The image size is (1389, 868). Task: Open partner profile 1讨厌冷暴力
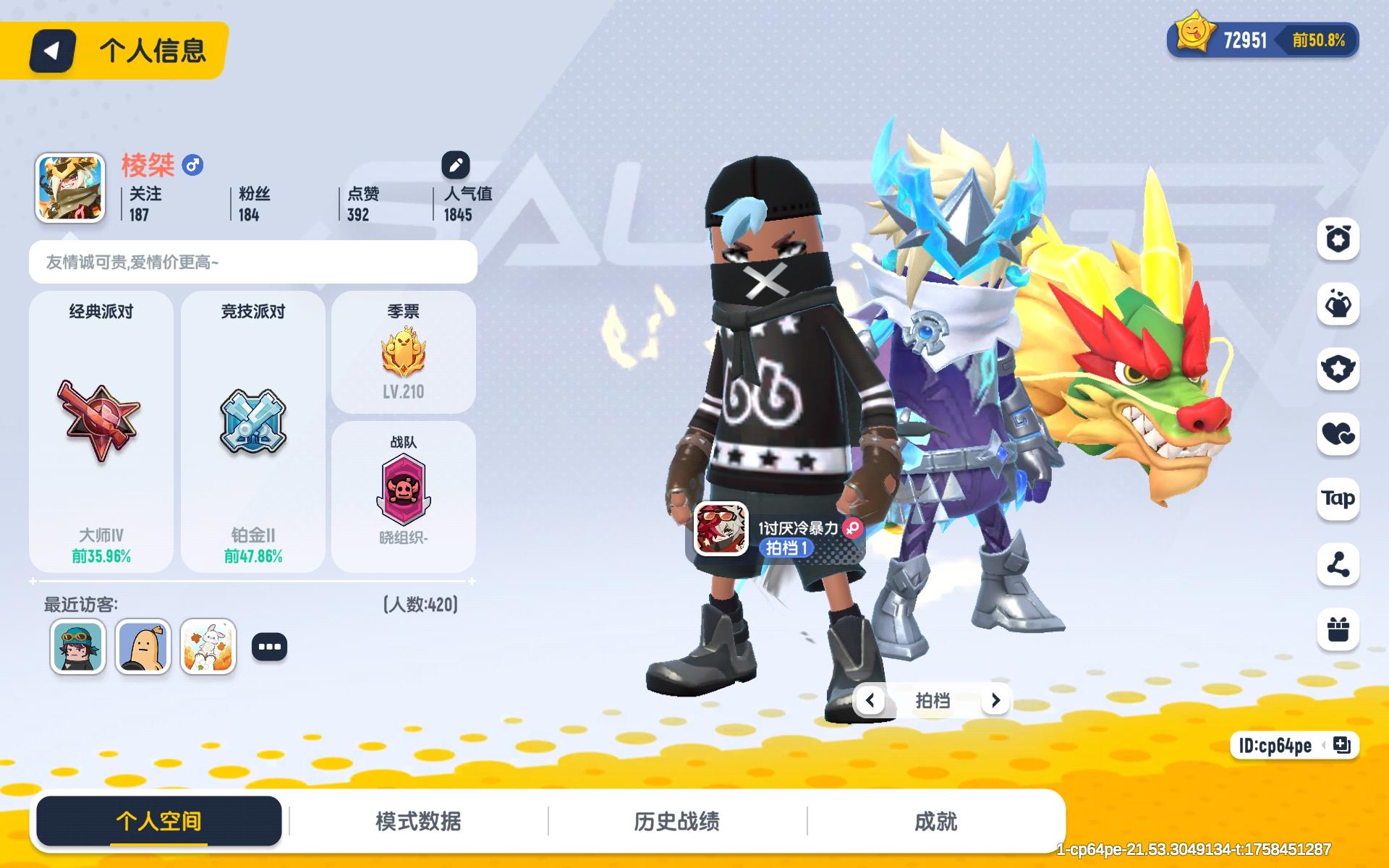point(721,529)
